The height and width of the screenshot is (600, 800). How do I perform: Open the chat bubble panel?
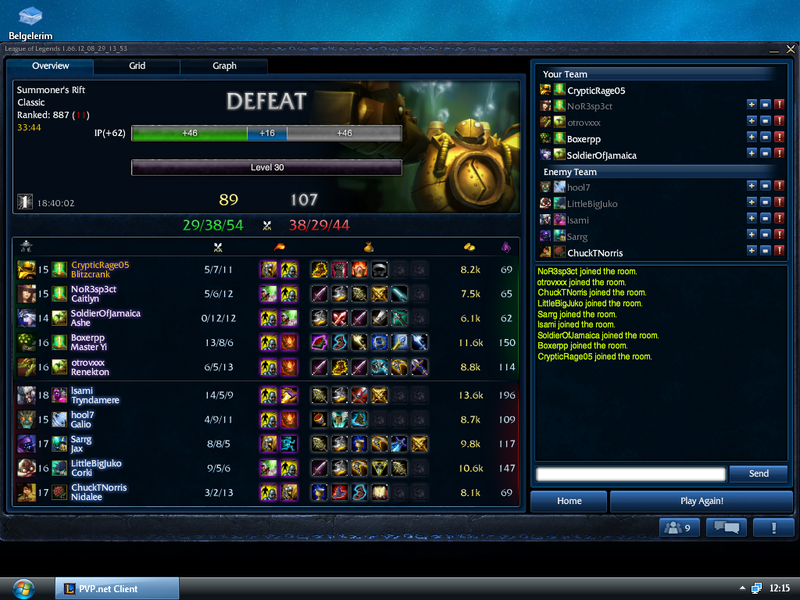pos(727,527)
